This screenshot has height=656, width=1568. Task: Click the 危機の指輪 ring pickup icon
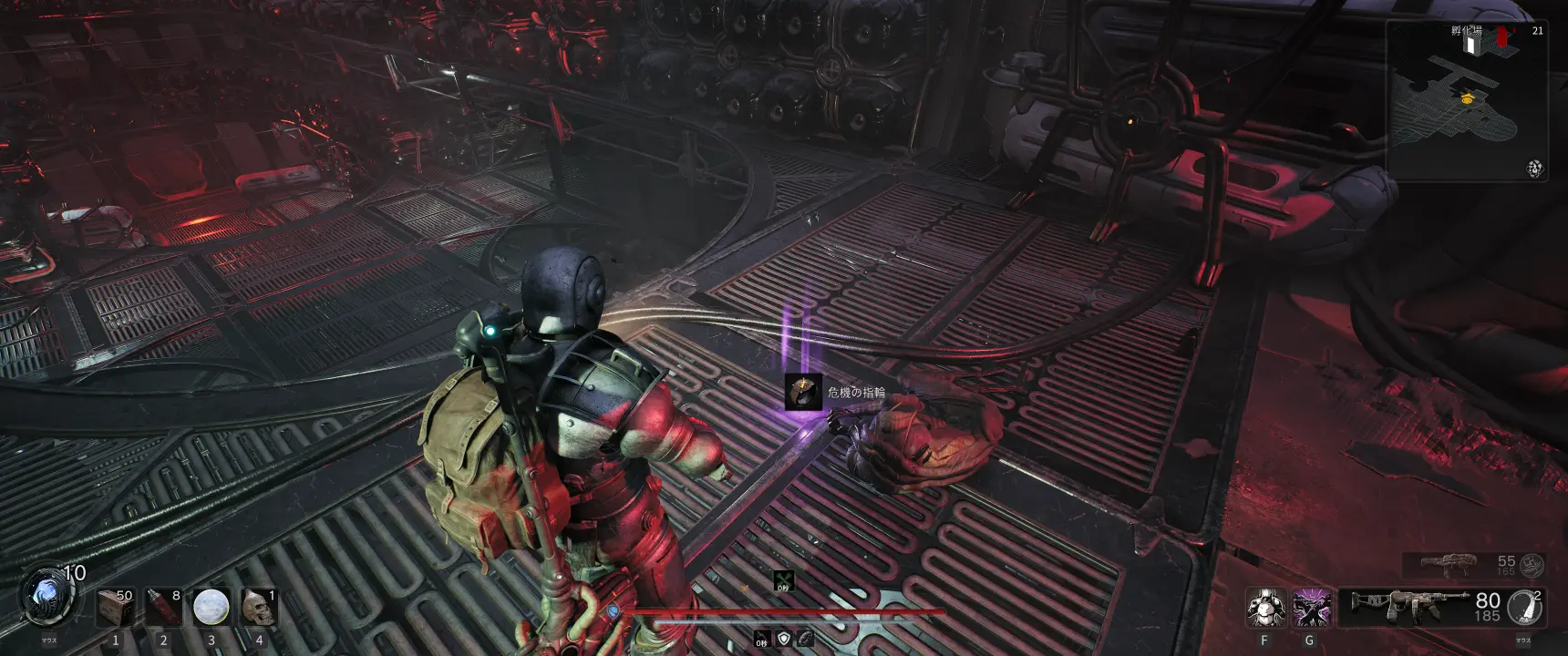803,392
